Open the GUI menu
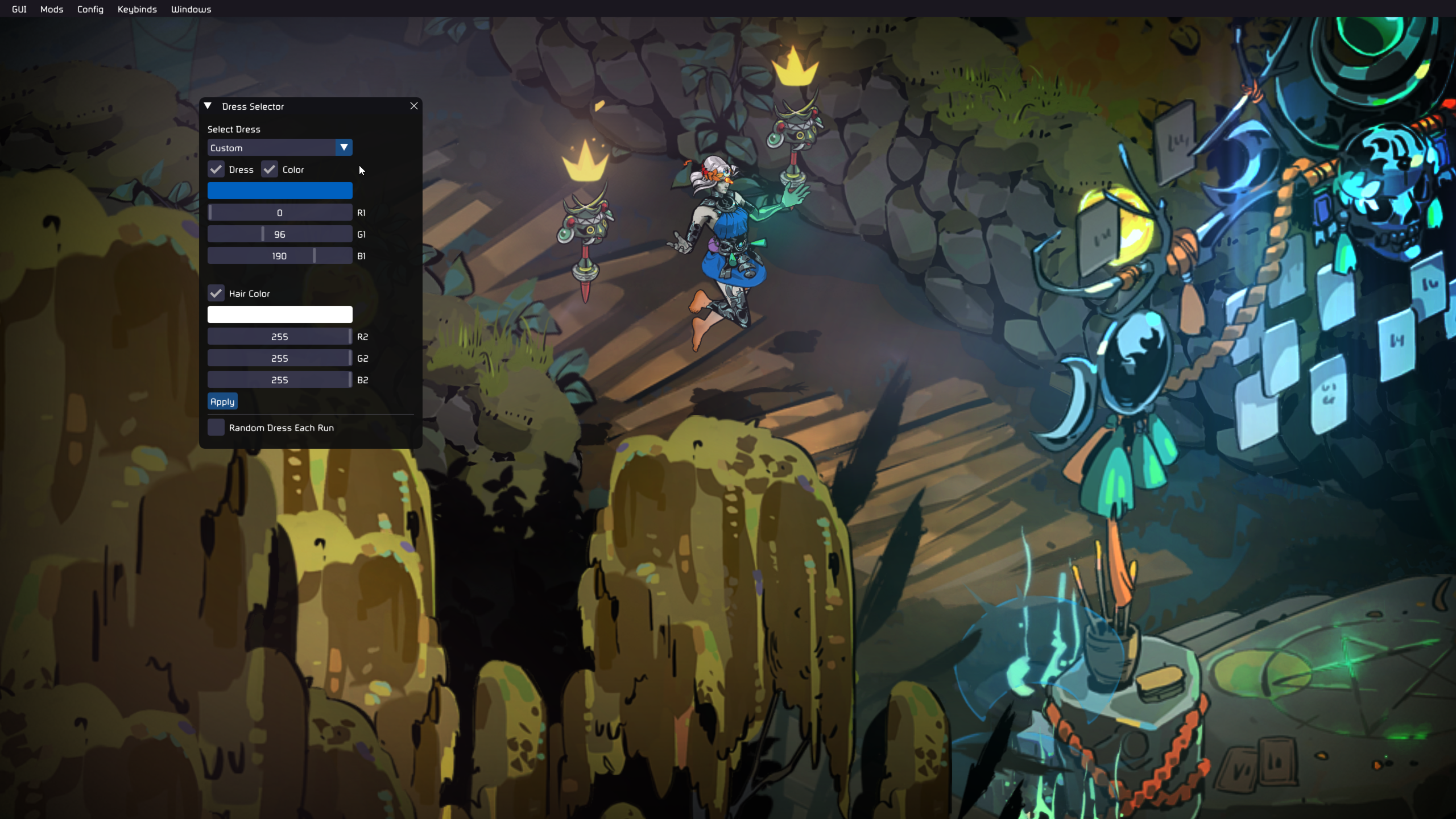 tap(19, 9)
